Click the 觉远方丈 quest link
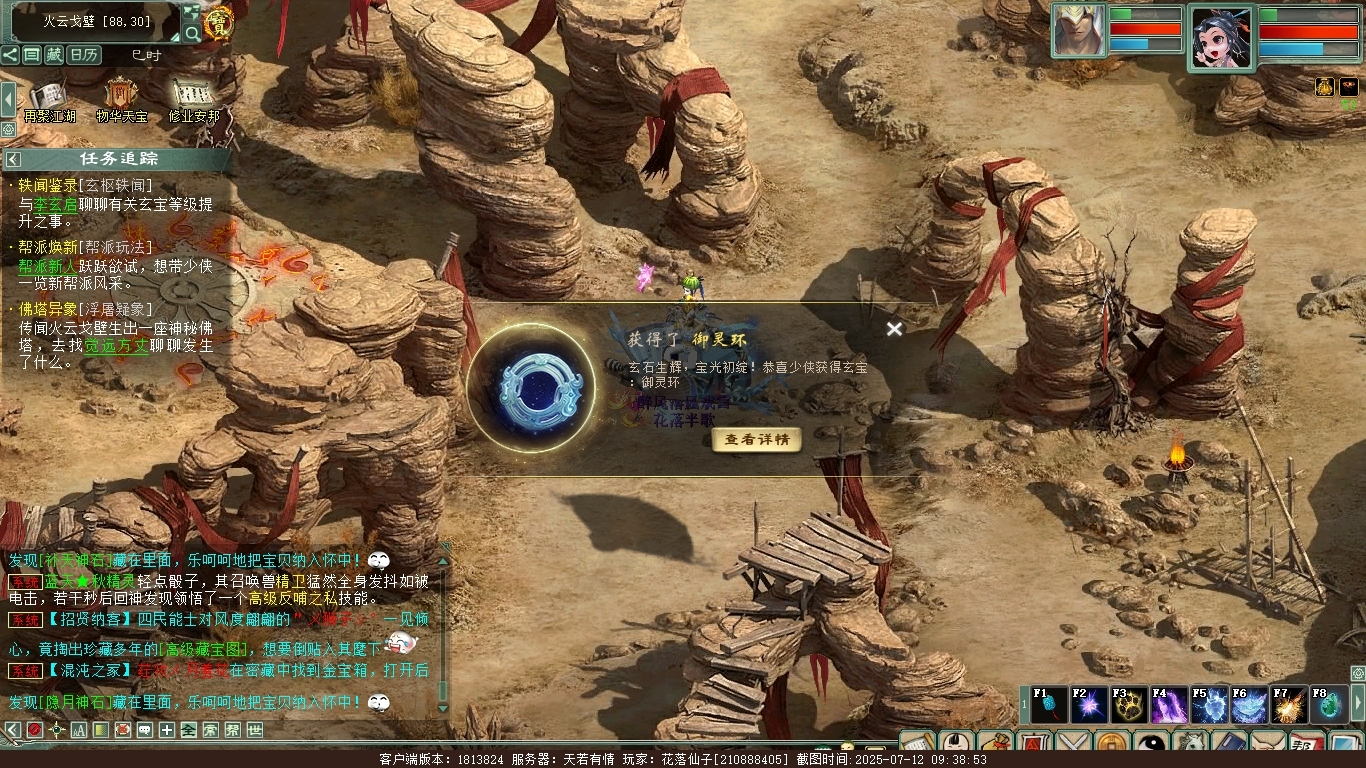This screenshot has height=768, width=1366. click(x=116, y=345)
